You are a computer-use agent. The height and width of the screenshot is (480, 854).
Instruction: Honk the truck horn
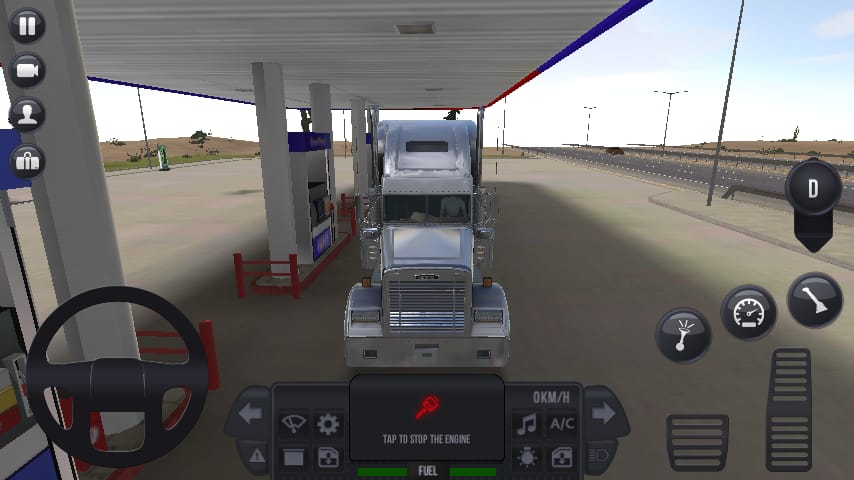(683, 335)
